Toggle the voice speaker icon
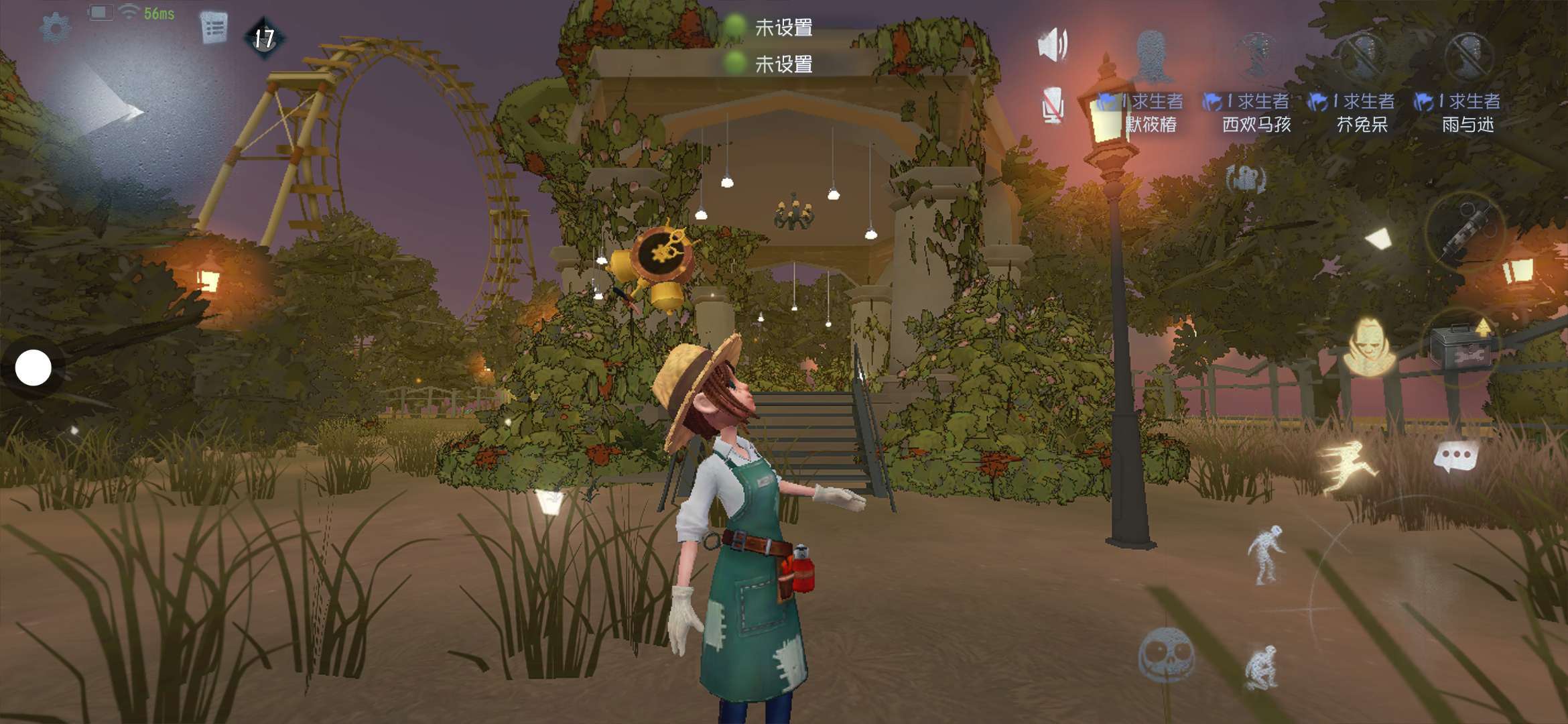The image size is (1568, 724). [x=1053, y=45]
